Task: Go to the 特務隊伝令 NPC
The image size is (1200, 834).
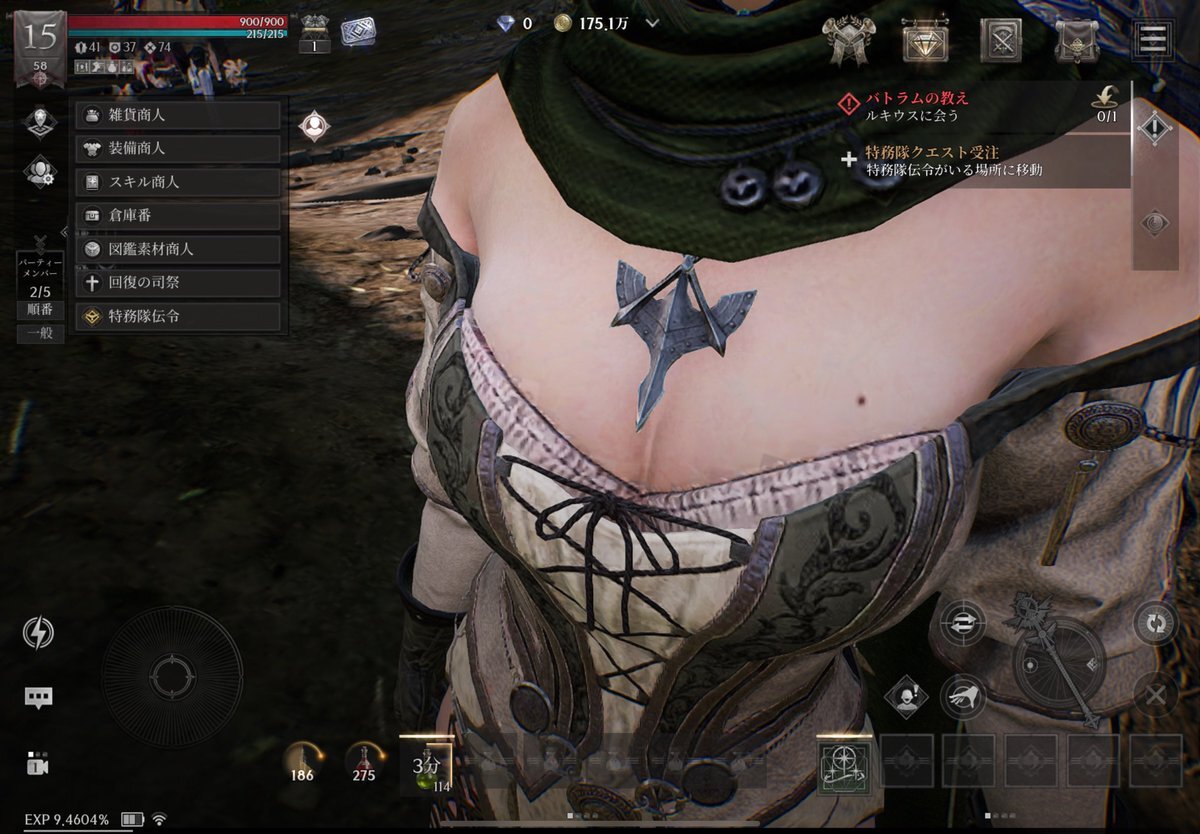Action: (x=178, y=316)
